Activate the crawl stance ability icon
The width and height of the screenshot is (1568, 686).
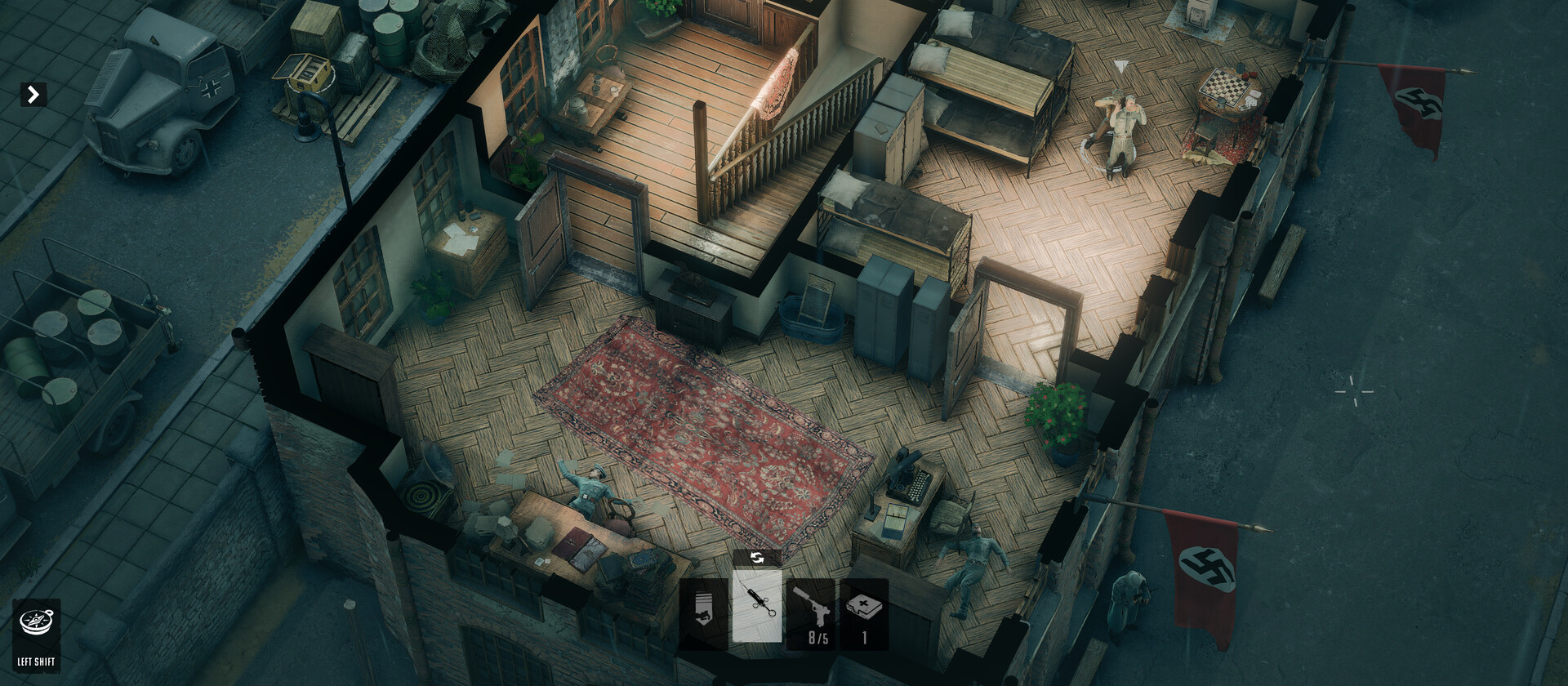click(x=703, y=614)
